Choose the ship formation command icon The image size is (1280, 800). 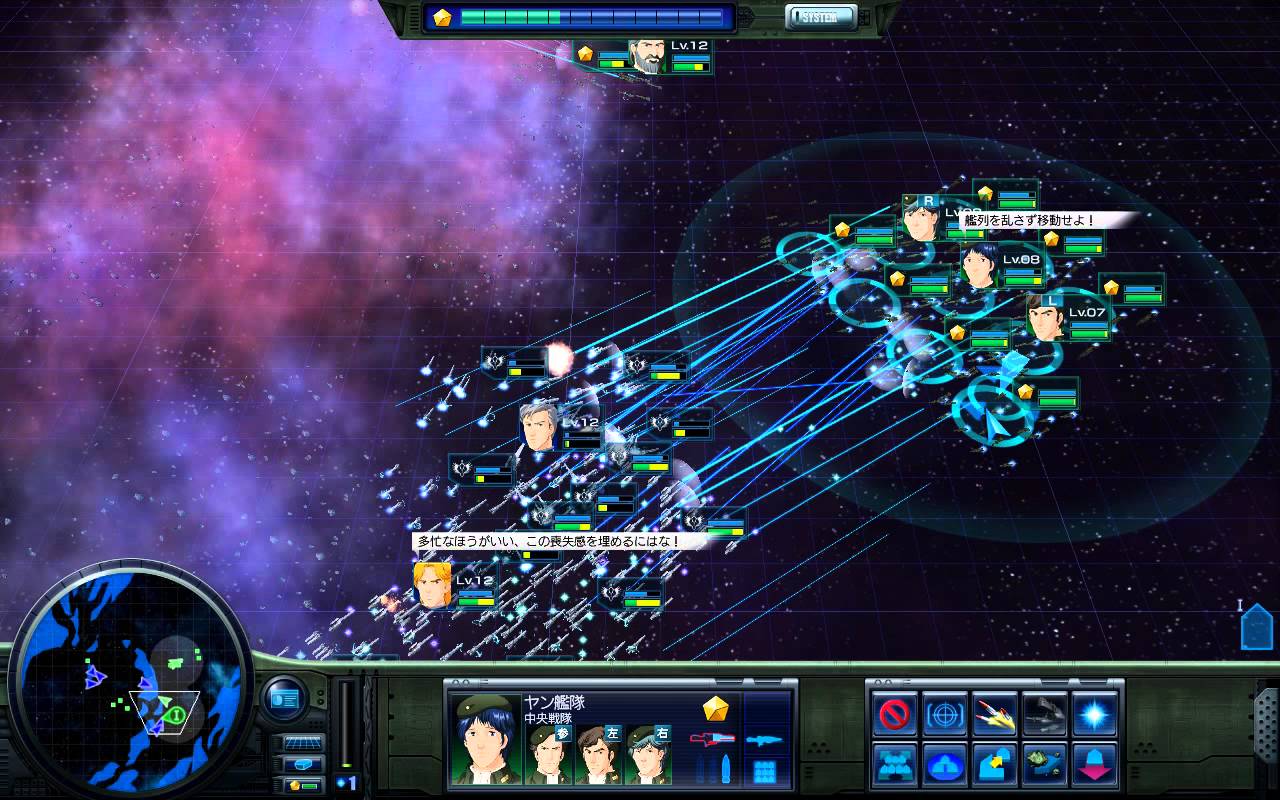tap(895, 764)
